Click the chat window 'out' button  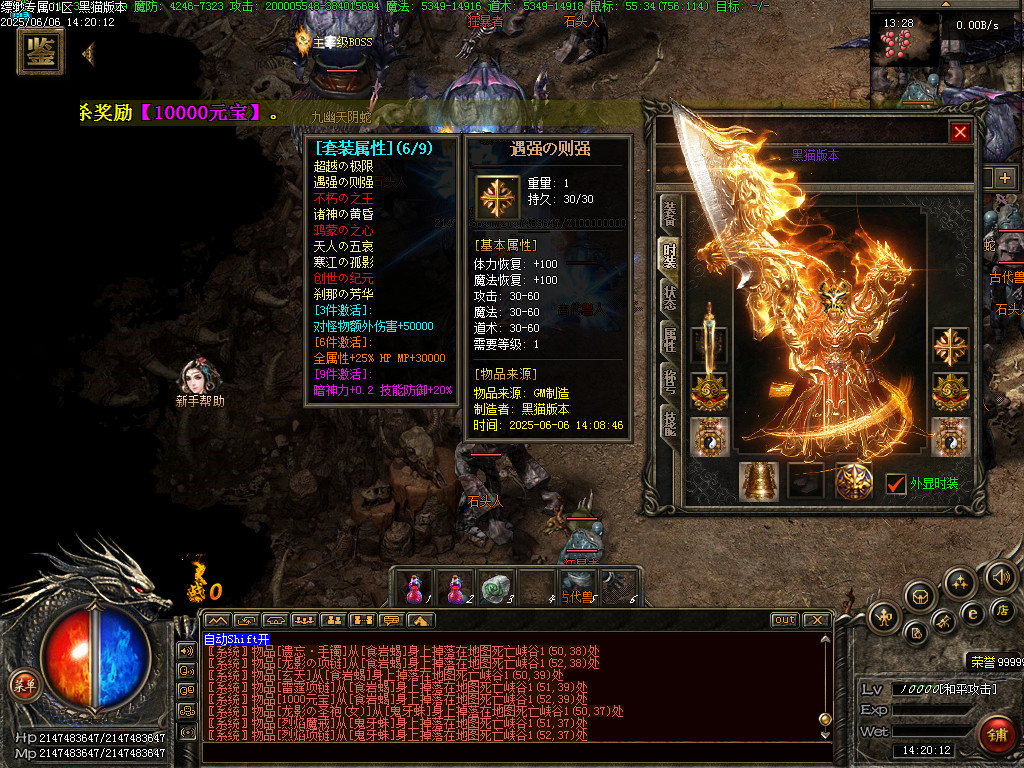pyautogui.click(x=785, y=620)
